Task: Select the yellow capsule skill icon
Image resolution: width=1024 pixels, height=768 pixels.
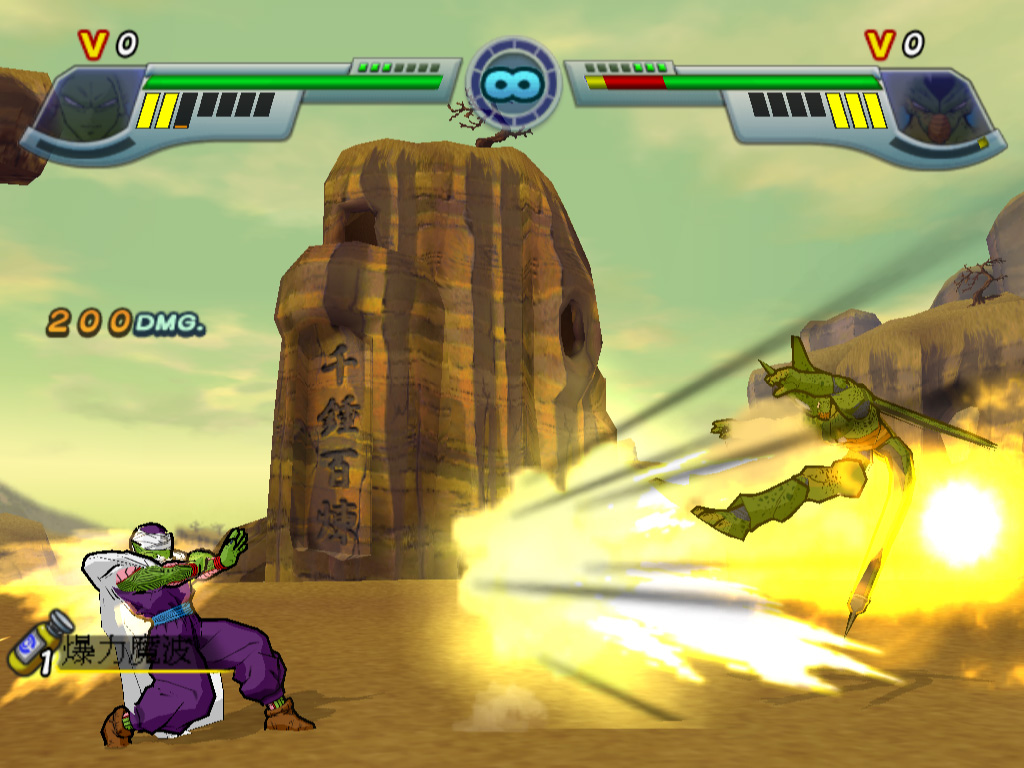Action: click(38, 640)
